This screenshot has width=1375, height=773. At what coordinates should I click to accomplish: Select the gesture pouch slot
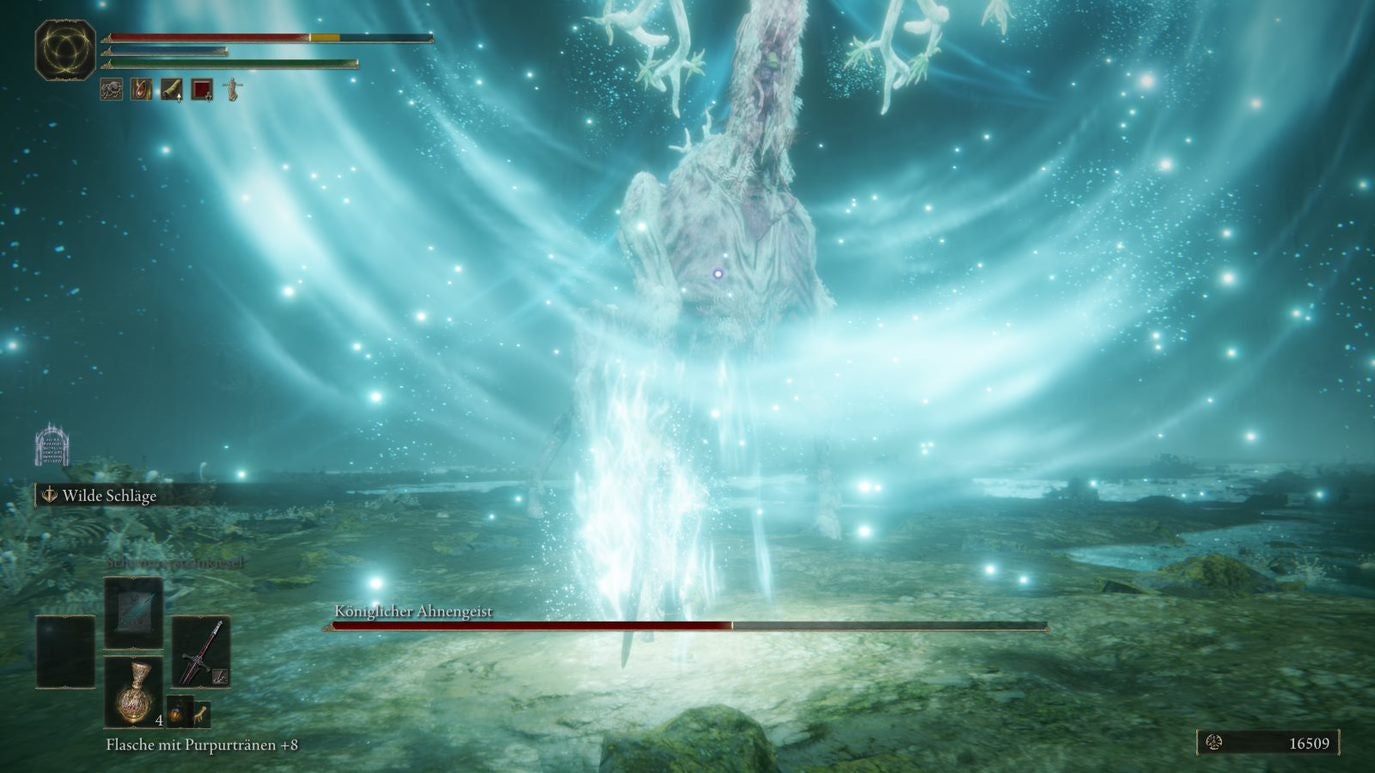[202, 715]
